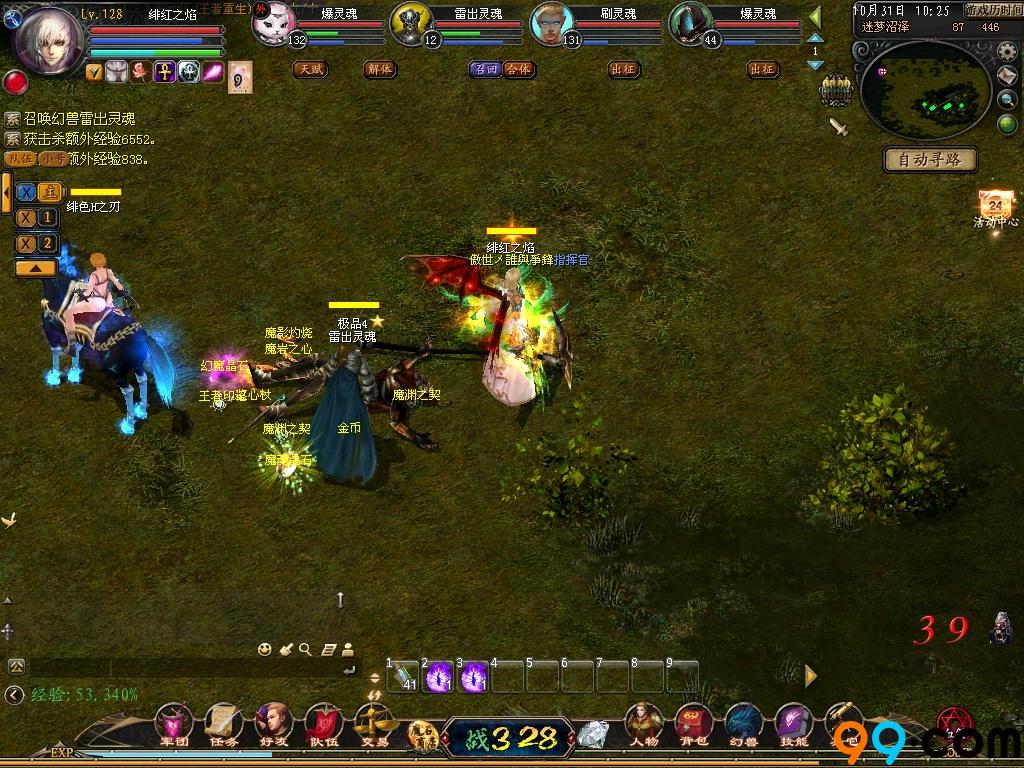Screen dimensions: 1024x768
Task: Open the 队伍 team menu
Action: click(323, 722)
